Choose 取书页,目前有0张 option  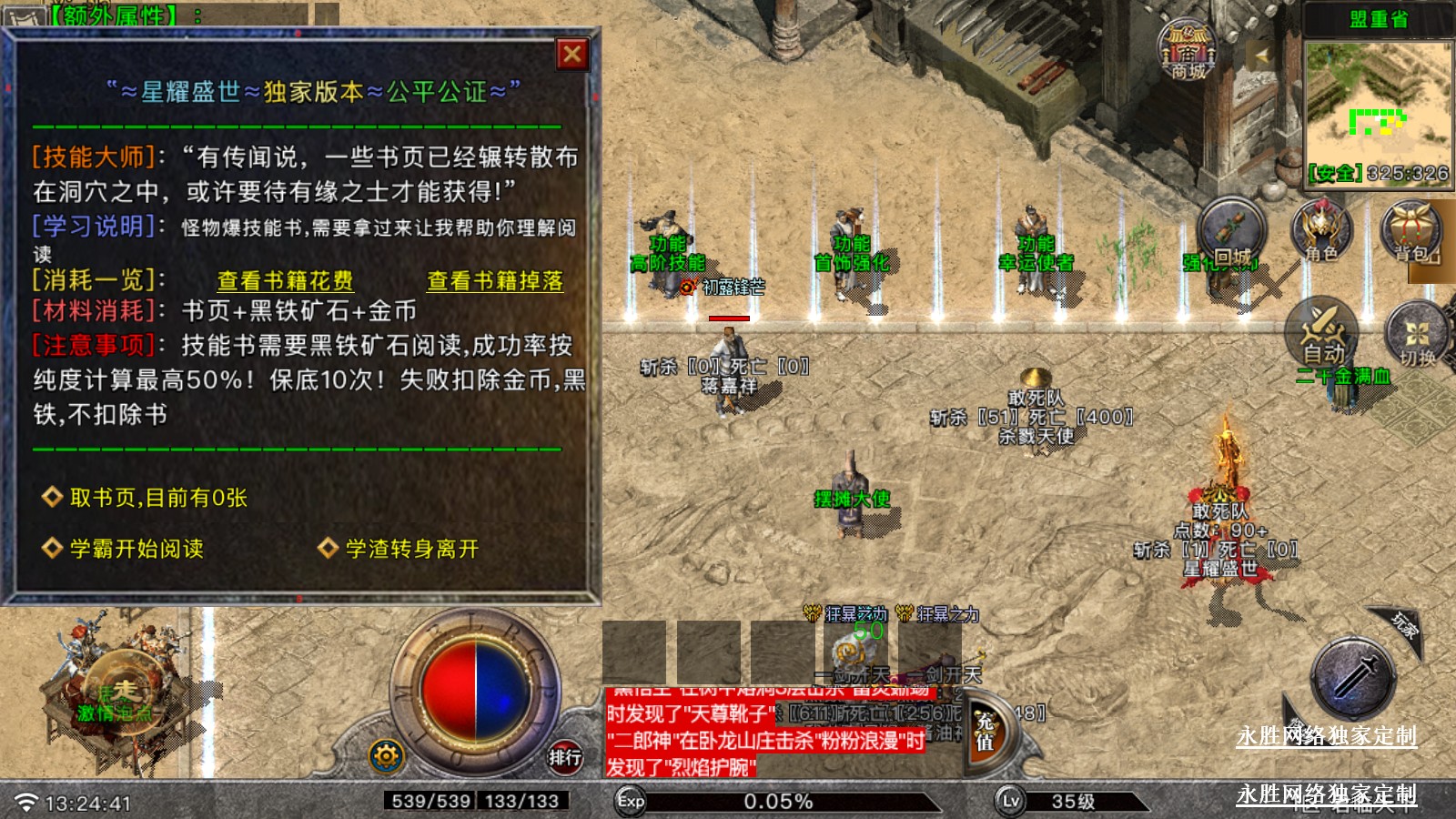158,498
